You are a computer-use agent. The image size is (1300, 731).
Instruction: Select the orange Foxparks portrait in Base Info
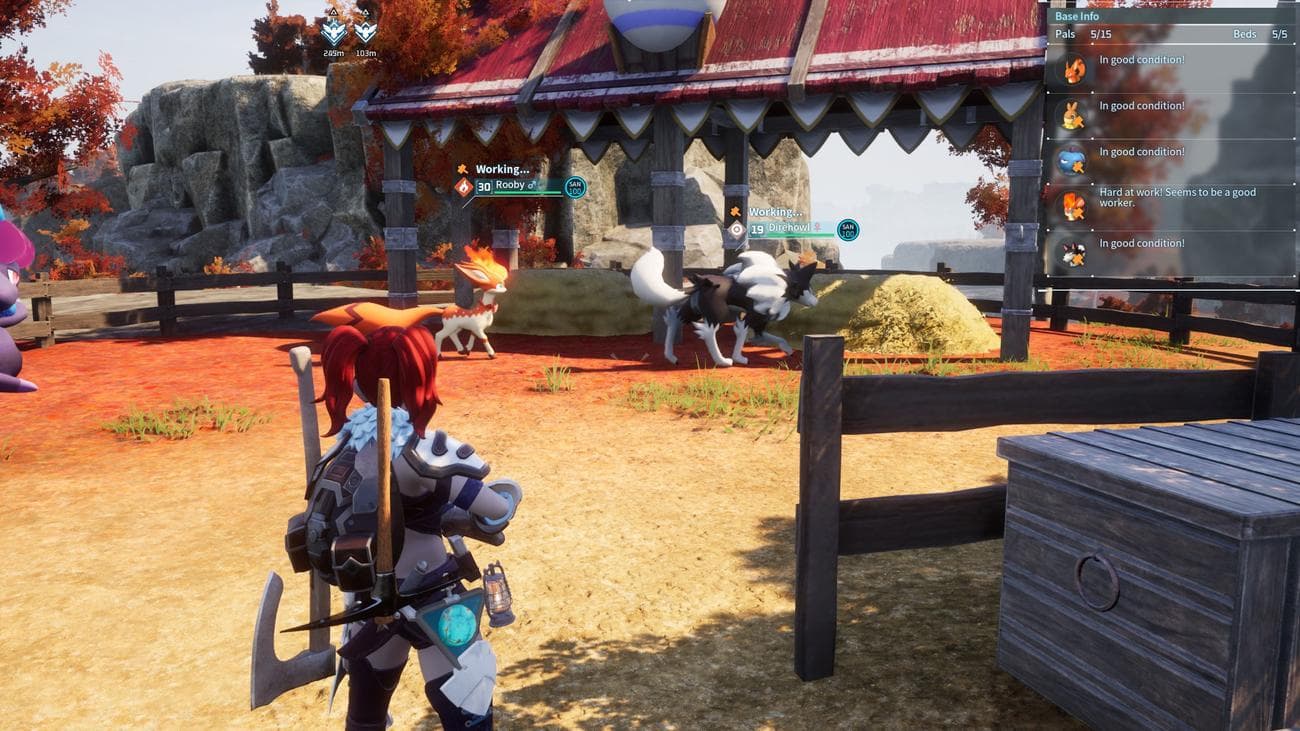(1074, 70)
